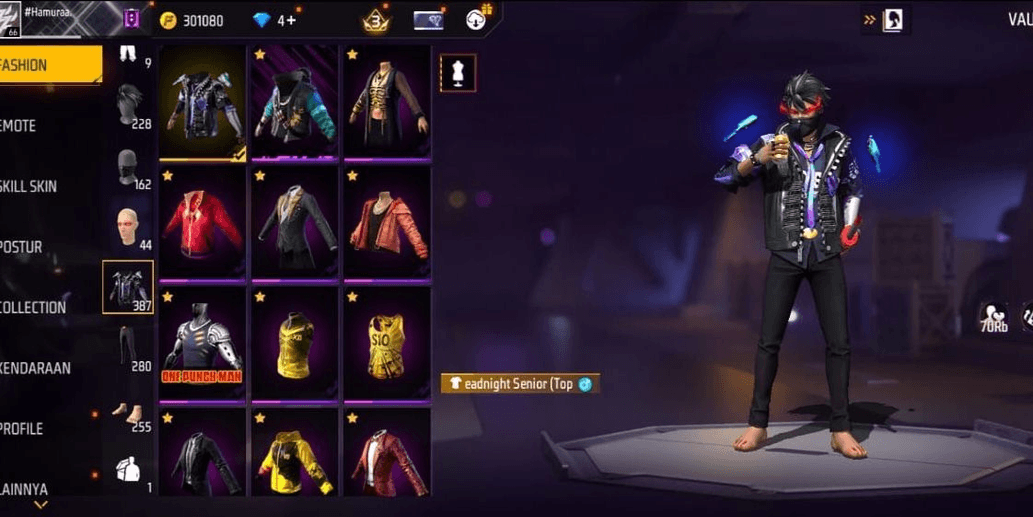The width and height of the screenshot is (1033, 517).
Task: Choose the face mask category icon
Action: tap(128, 167)
